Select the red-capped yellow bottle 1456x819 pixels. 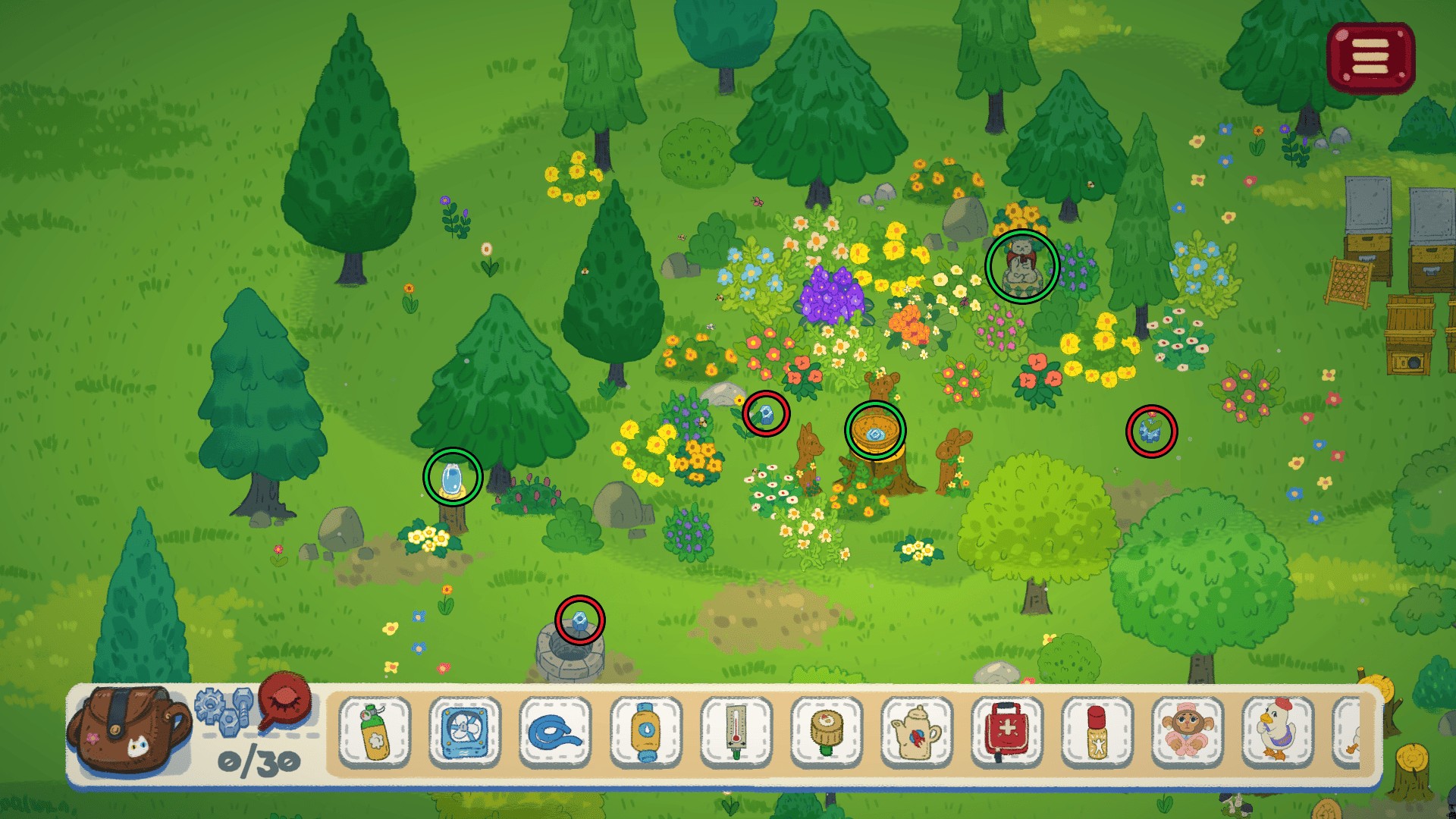[x=1097, y=733]
